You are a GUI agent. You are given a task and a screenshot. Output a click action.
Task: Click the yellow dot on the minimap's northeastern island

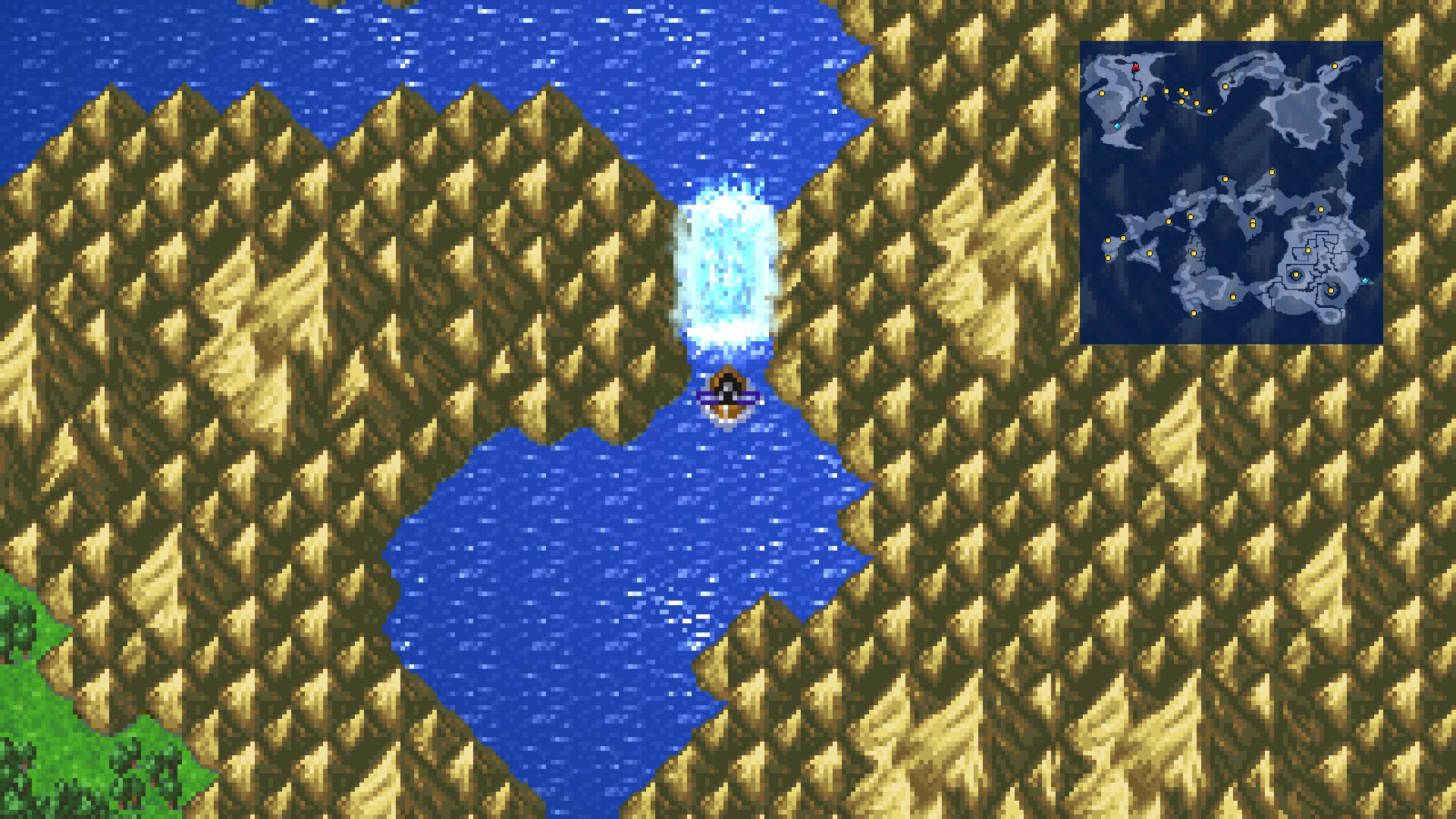[x=1335, y=65]
